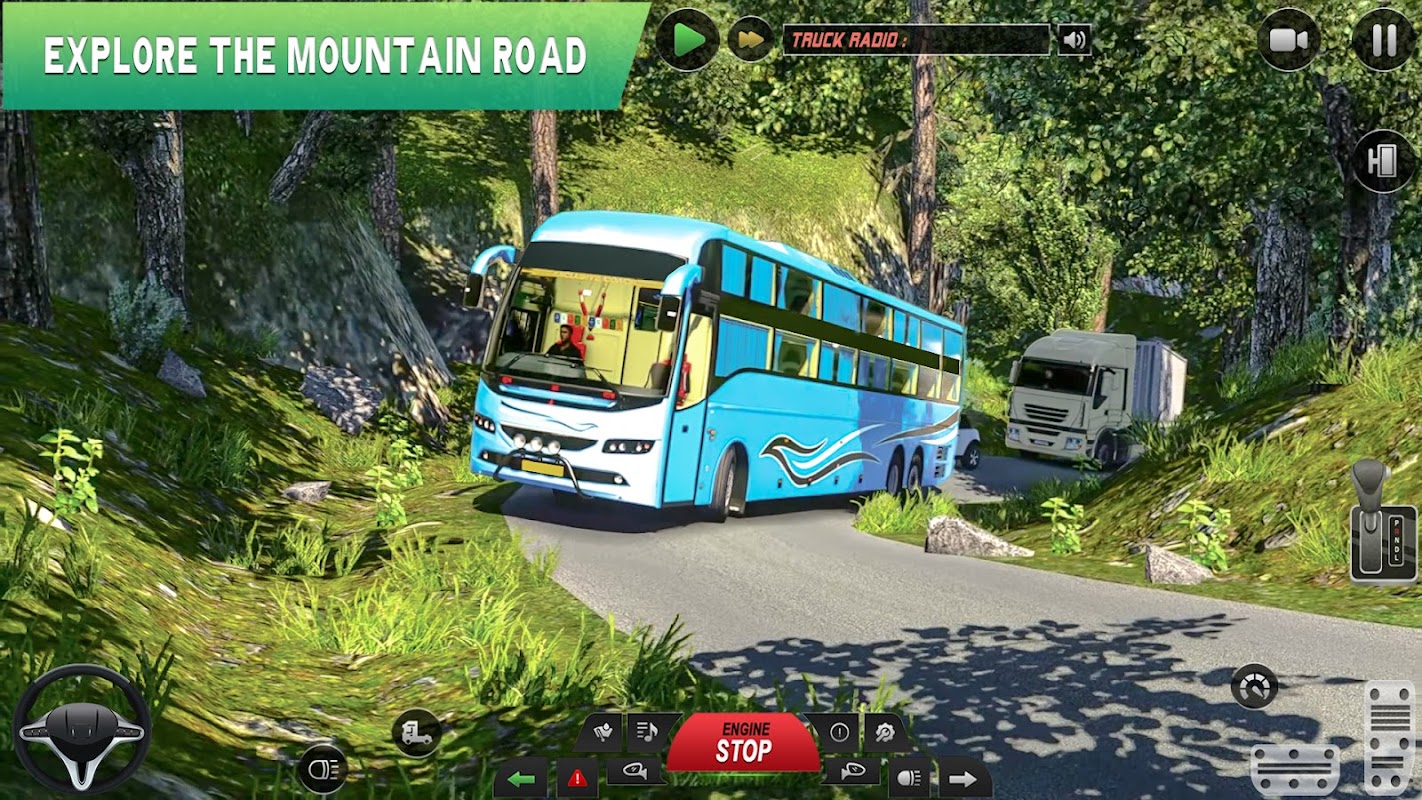This screenshot has width=1422, height=800.
Task: Pause the game
Action: 1383,40
